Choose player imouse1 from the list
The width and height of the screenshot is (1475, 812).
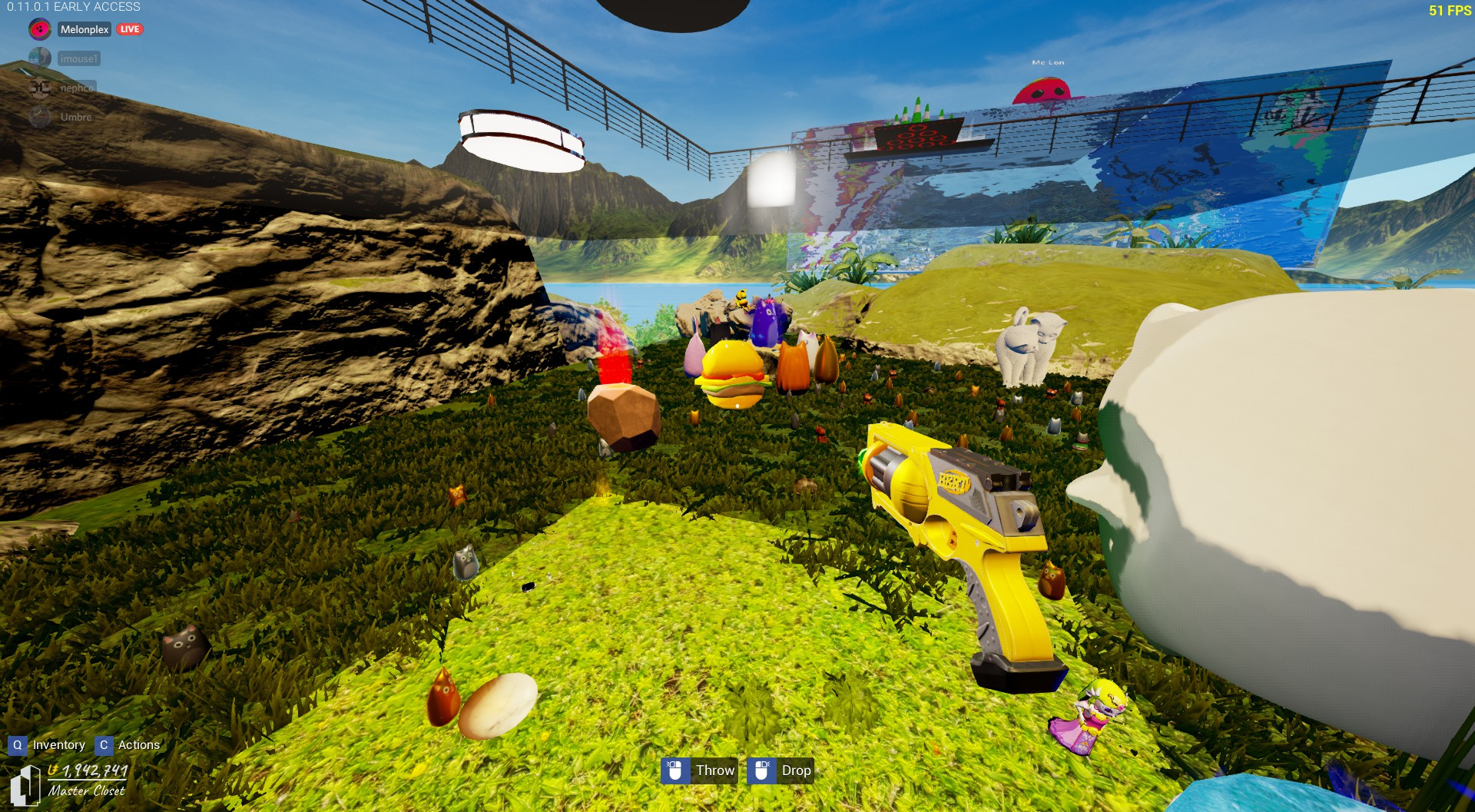click(78, 58)
